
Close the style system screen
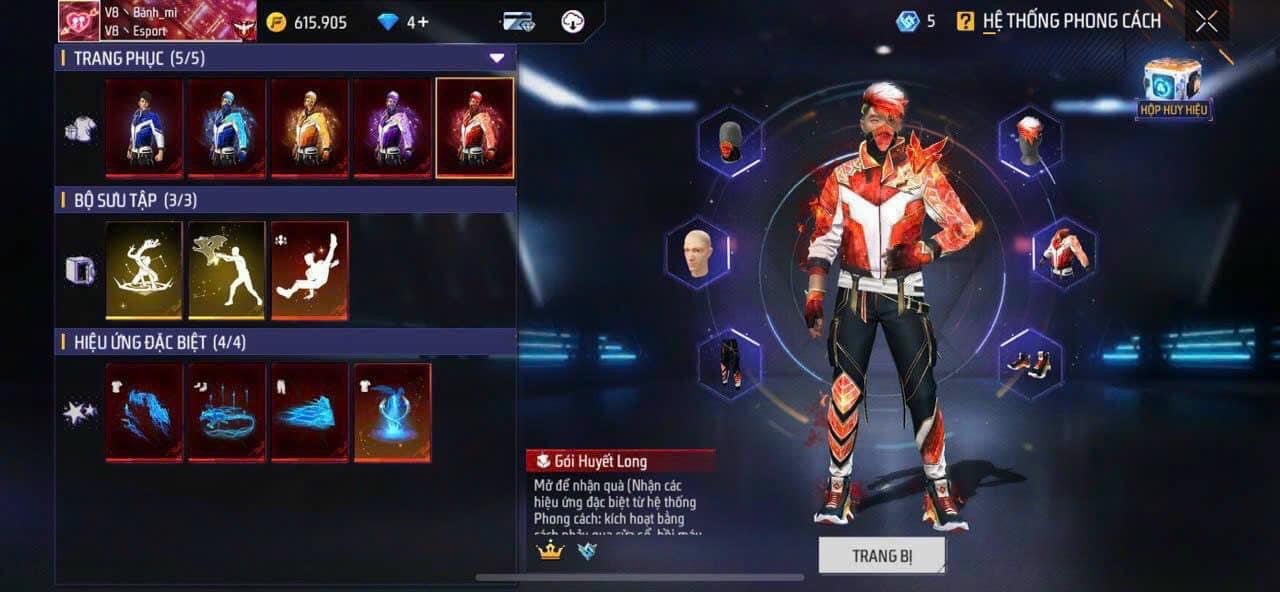tap(1207, 21)
